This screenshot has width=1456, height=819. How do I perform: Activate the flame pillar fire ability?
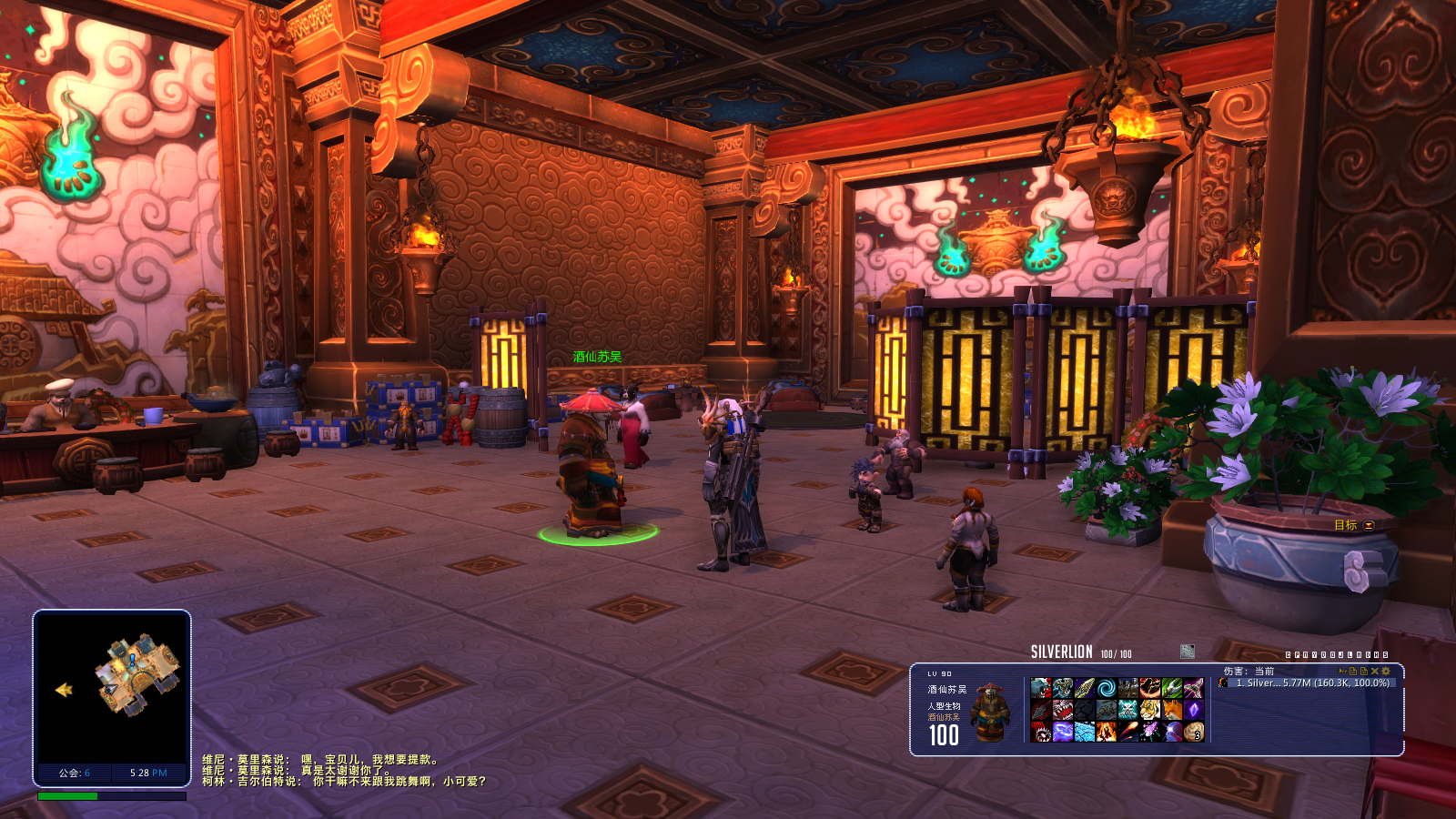pyautogui.click(x=1107, y=732)
